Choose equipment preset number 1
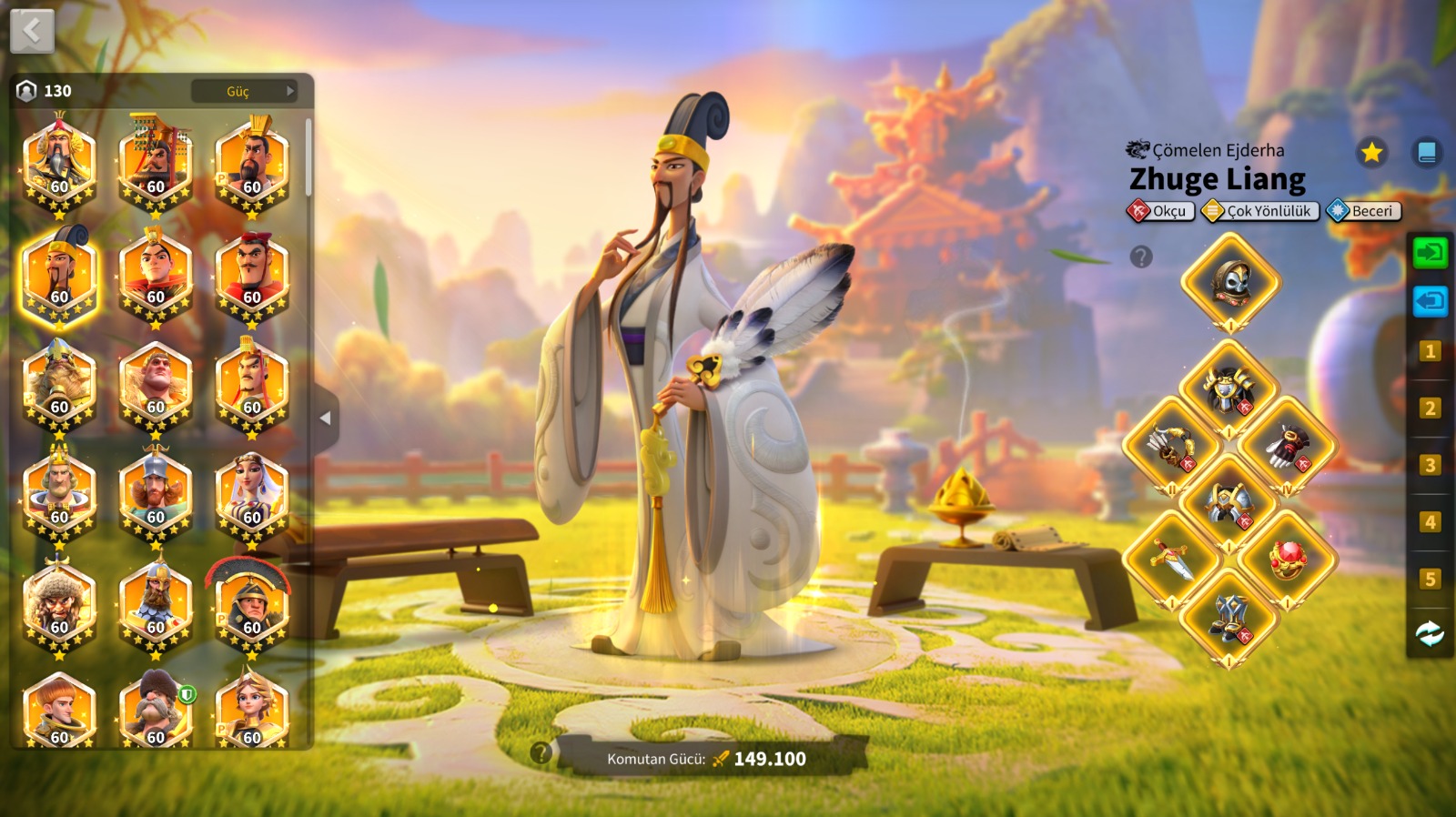This screenshot has width=1456, height=817. pos(1430,351)
